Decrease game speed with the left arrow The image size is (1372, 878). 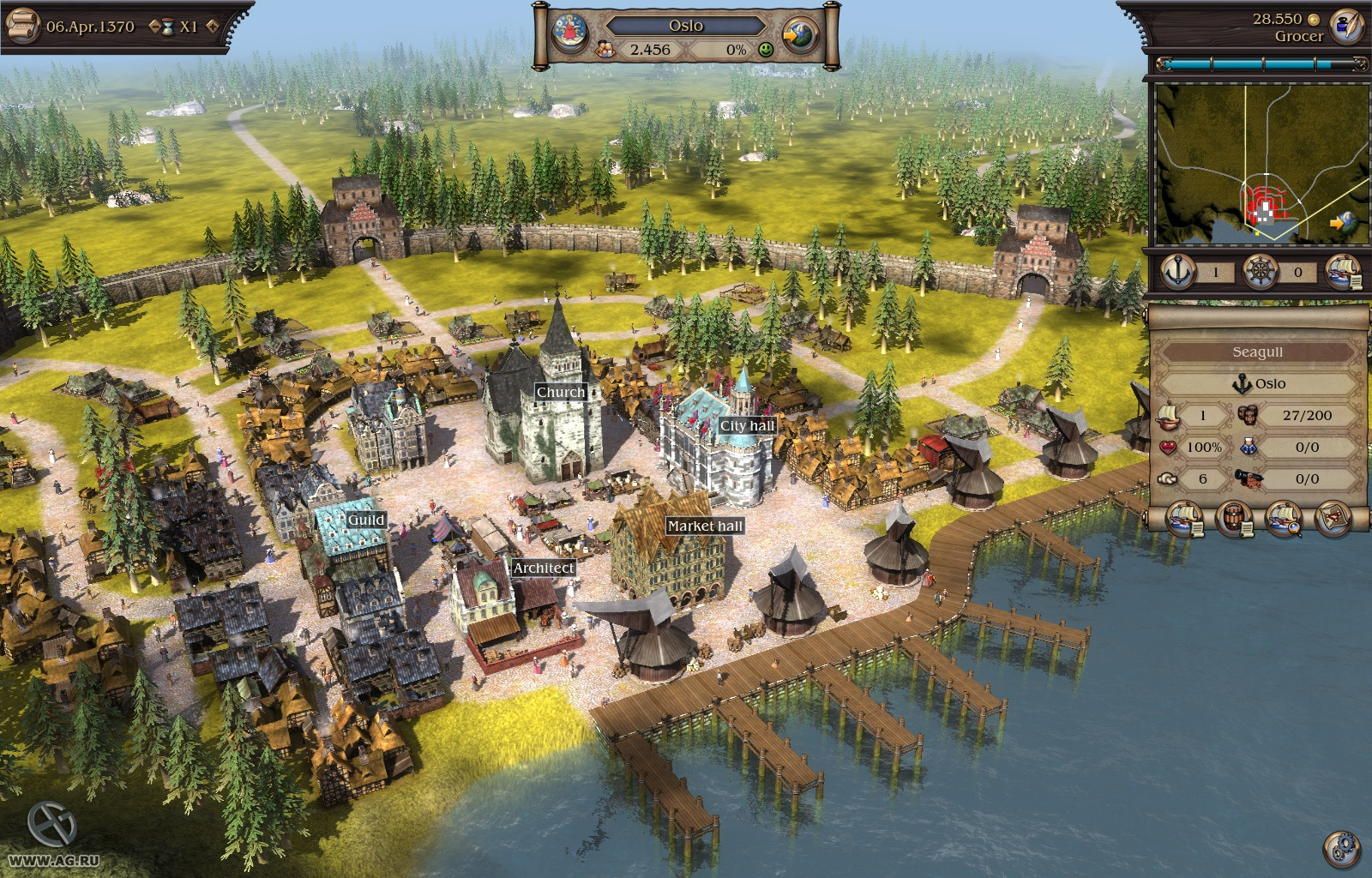coord(154,27)
